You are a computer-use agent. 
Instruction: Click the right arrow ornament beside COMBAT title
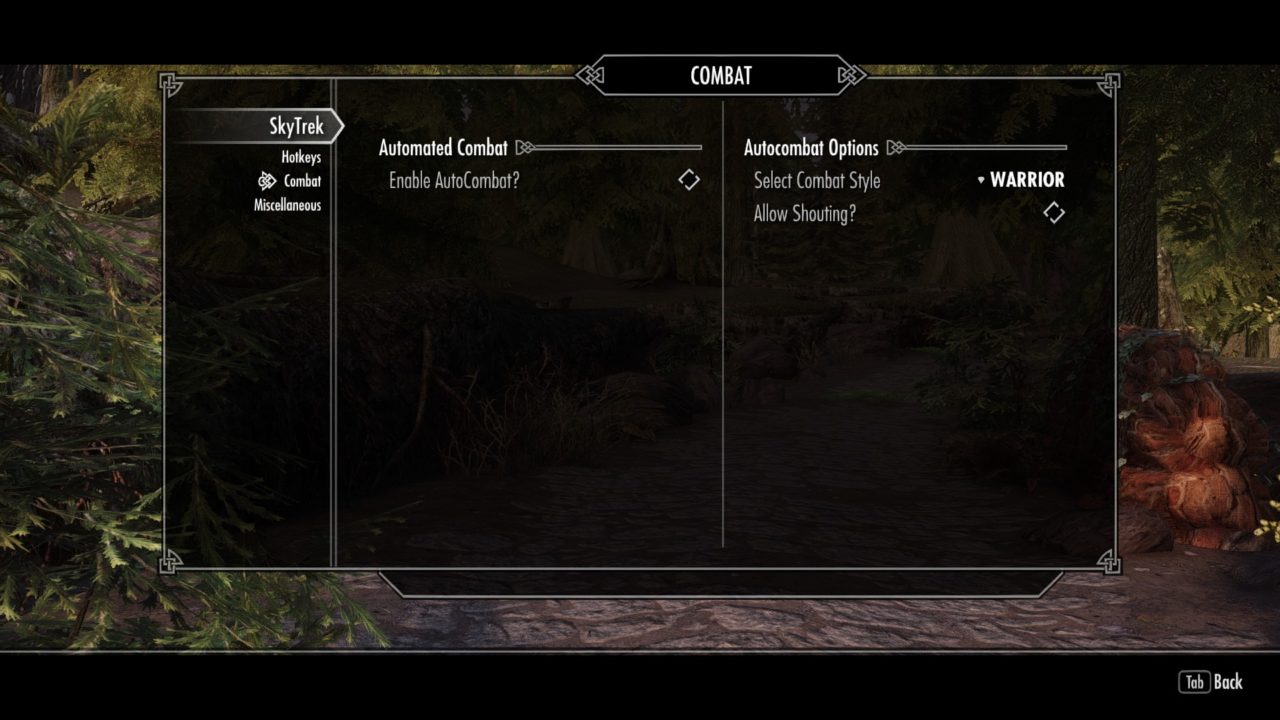(850, 74)
